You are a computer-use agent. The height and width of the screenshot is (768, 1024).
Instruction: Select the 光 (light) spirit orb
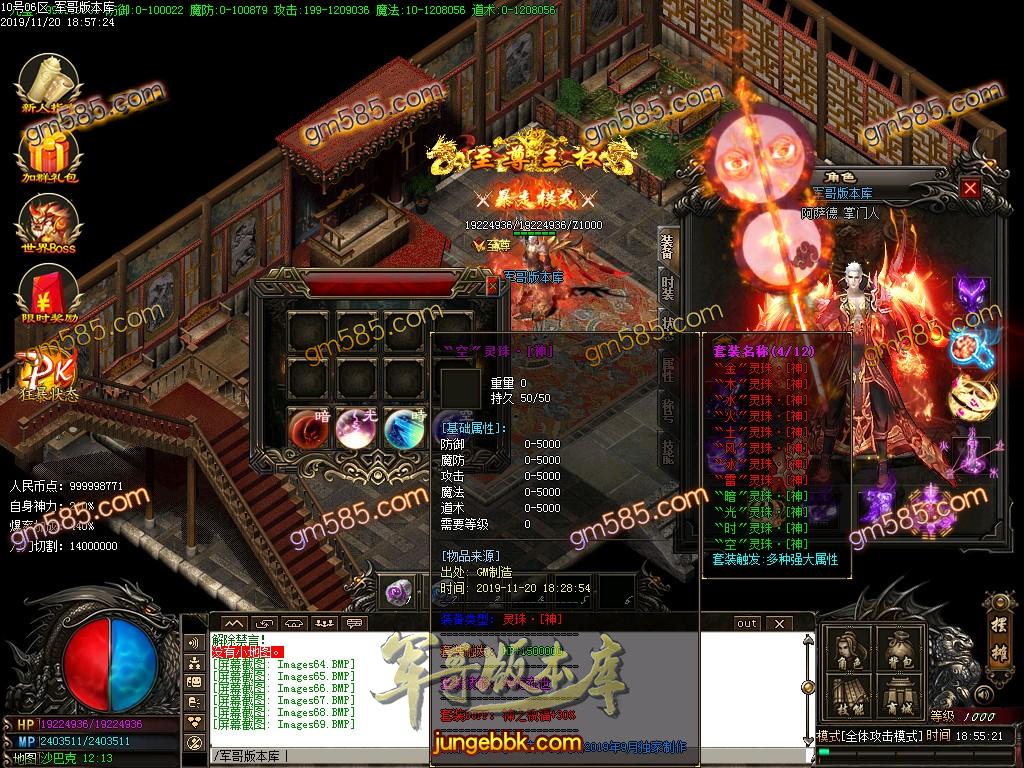click(x=357, y=427)
